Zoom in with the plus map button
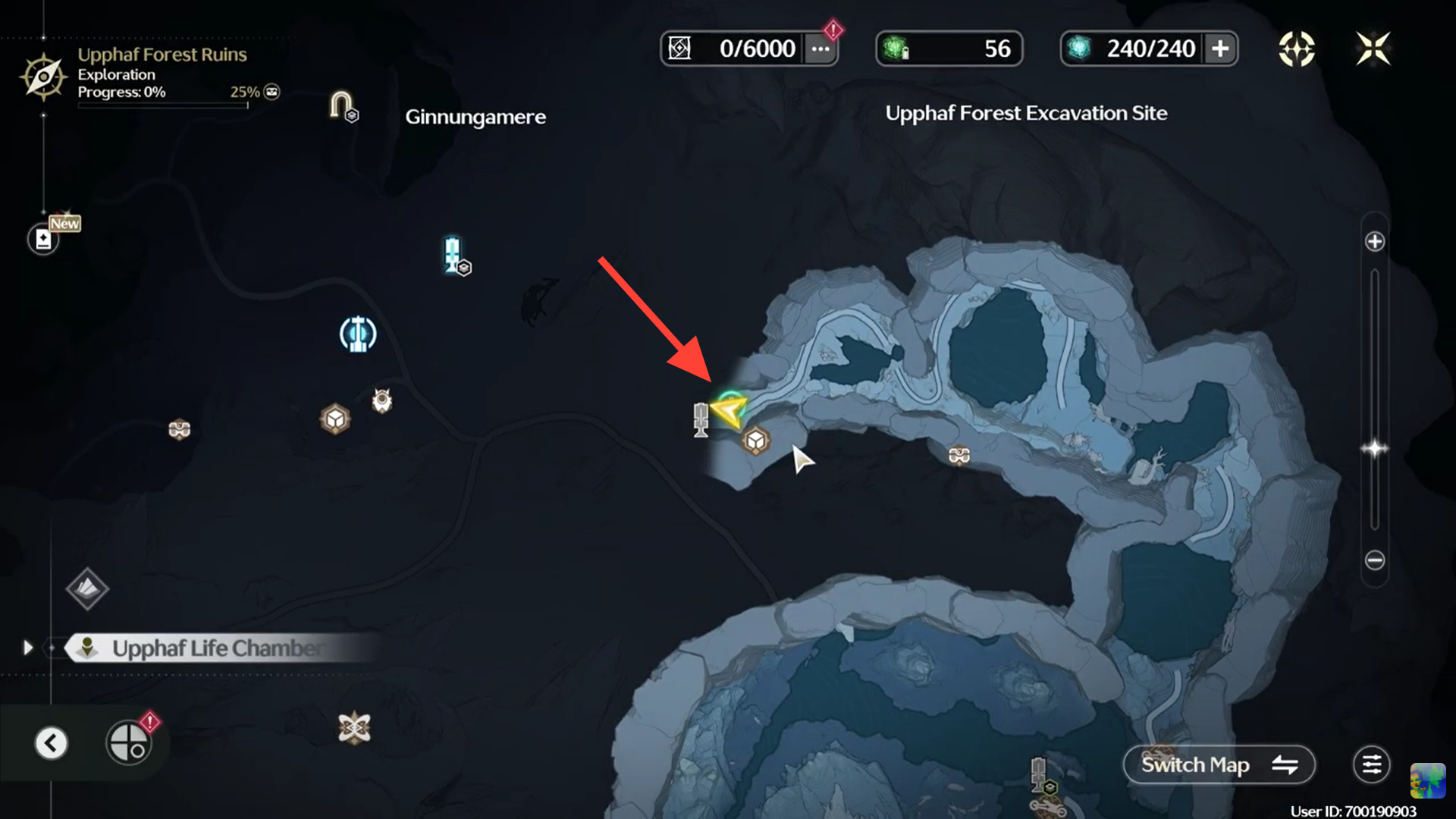Screen dimensions: 1456x819 pos(1375,242)
